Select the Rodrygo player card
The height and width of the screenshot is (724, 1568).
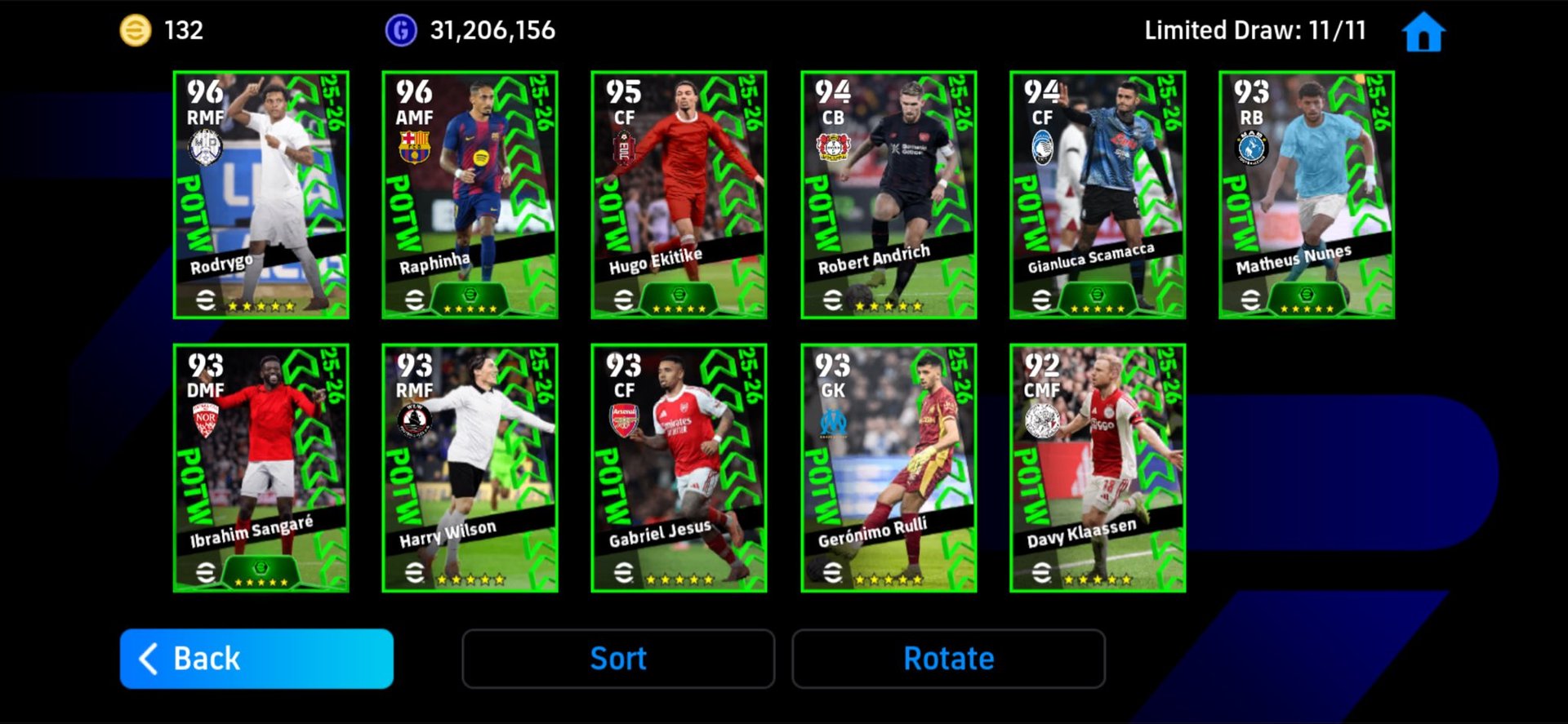[261, 194]
